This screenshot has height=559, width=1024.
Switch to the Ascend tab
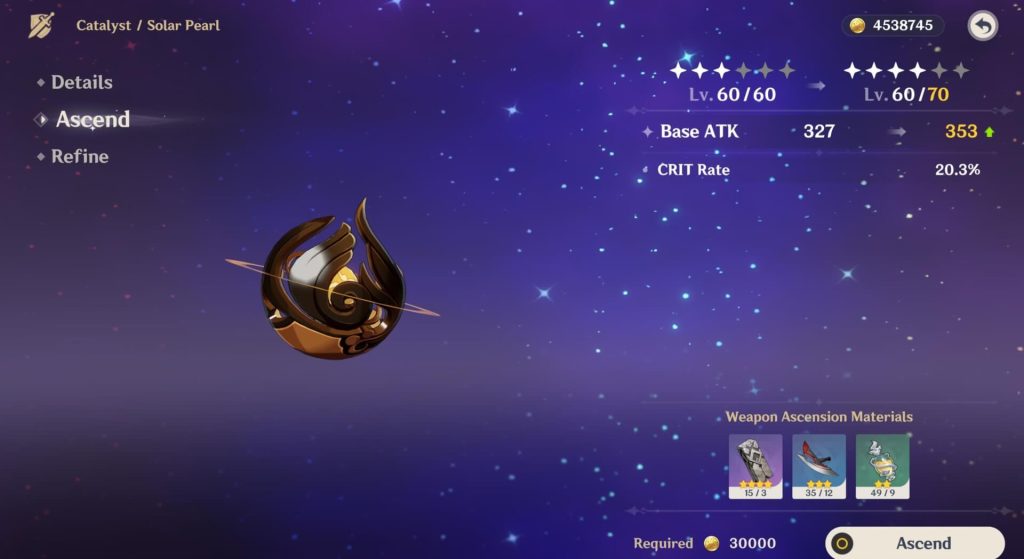coord(92,120)
